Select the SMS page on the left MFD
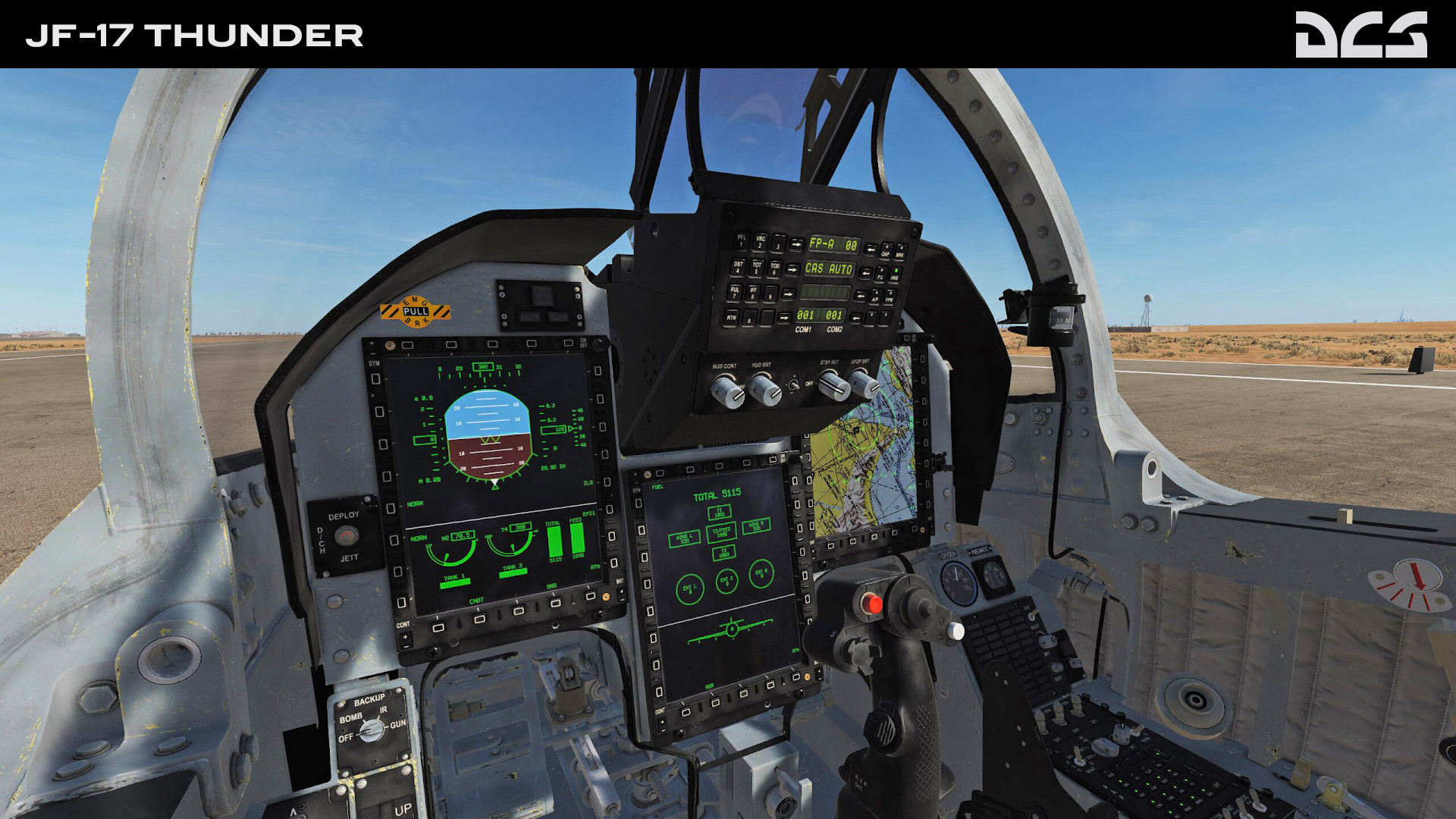 pyautogui.click(x=556, y=601)
